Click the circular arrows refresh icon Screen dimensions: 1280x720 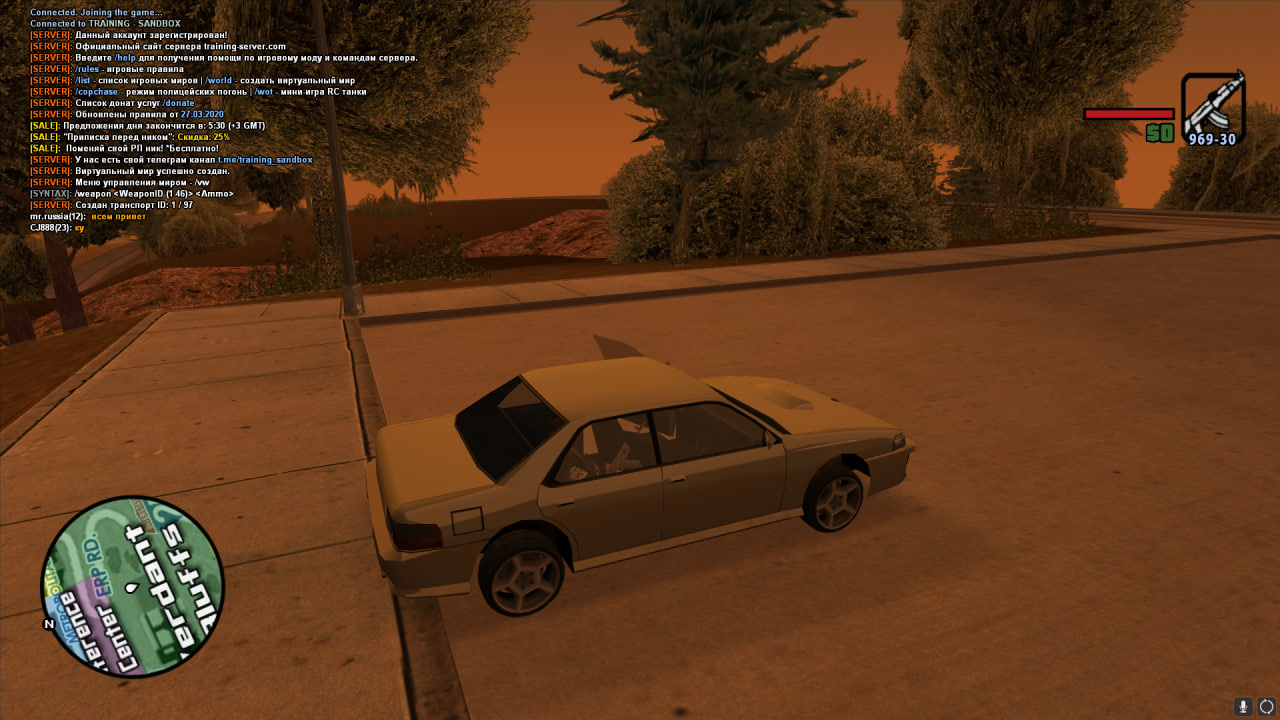click(1266, 706)
